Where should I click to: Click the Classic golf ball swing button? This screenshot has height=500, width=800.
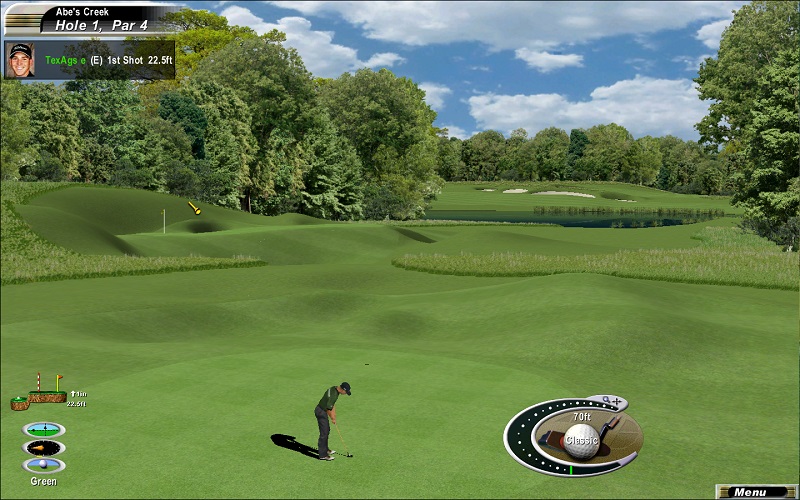click(x=581, y=438)
